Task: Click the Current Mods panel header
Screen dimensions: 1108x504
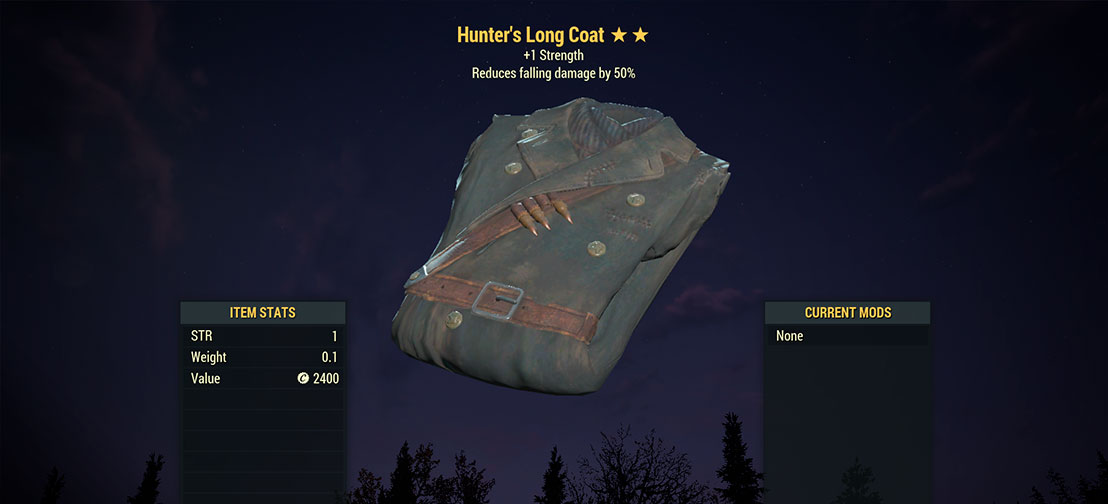Action: tap(847, 313)
